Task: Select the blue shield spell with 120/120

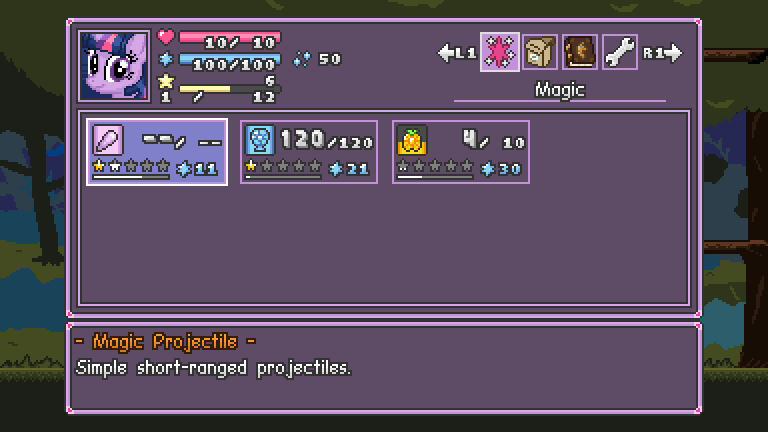Action: click(309, 151)
